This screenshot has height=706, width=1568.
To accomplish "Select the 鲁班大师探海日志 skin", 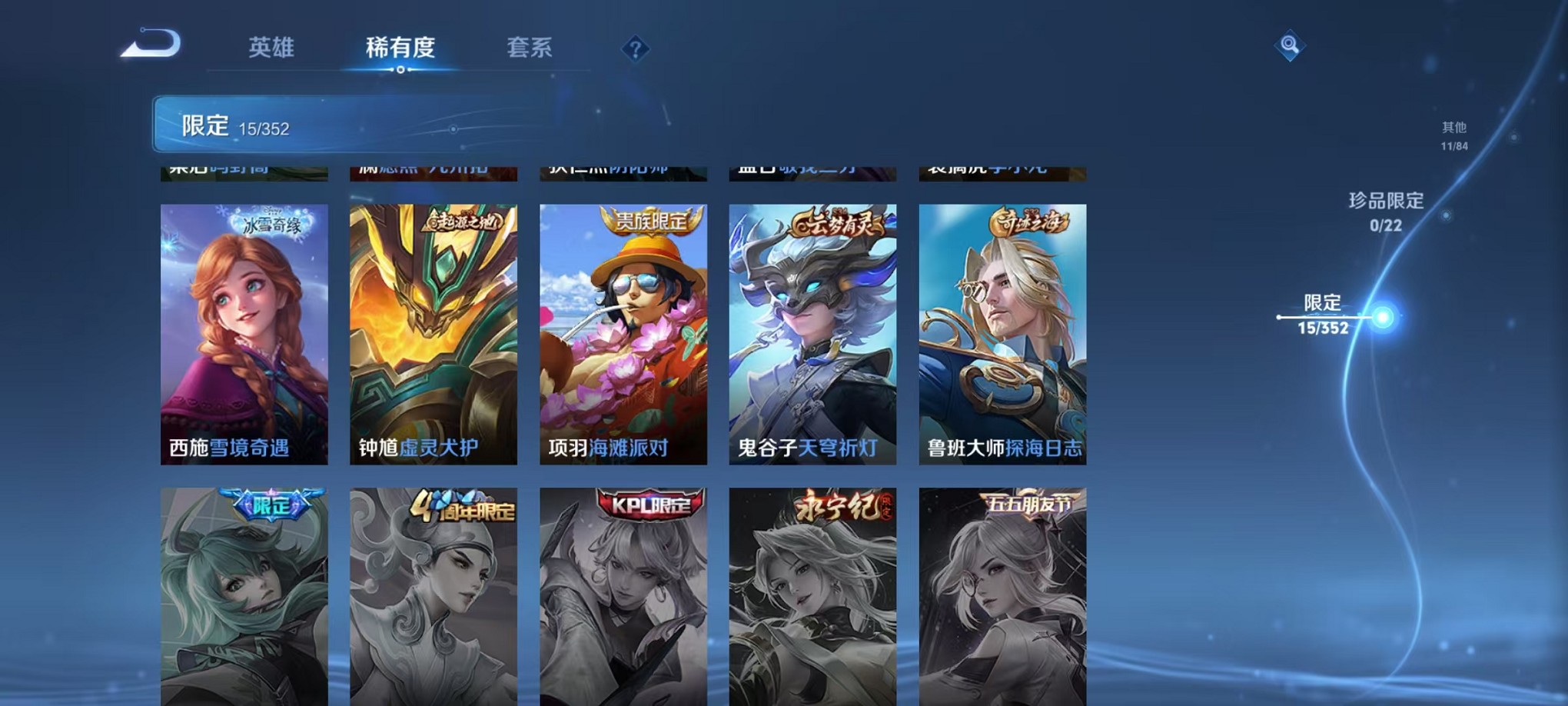I will [1004, 331].
